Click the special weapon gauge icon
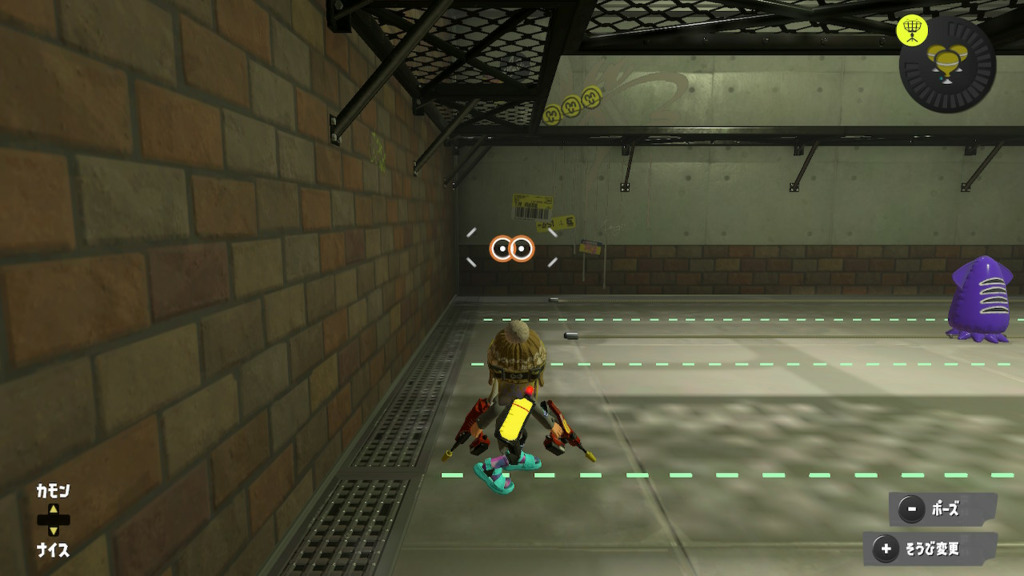Viewport: 1024px width, 576px height. pos(948,64)
